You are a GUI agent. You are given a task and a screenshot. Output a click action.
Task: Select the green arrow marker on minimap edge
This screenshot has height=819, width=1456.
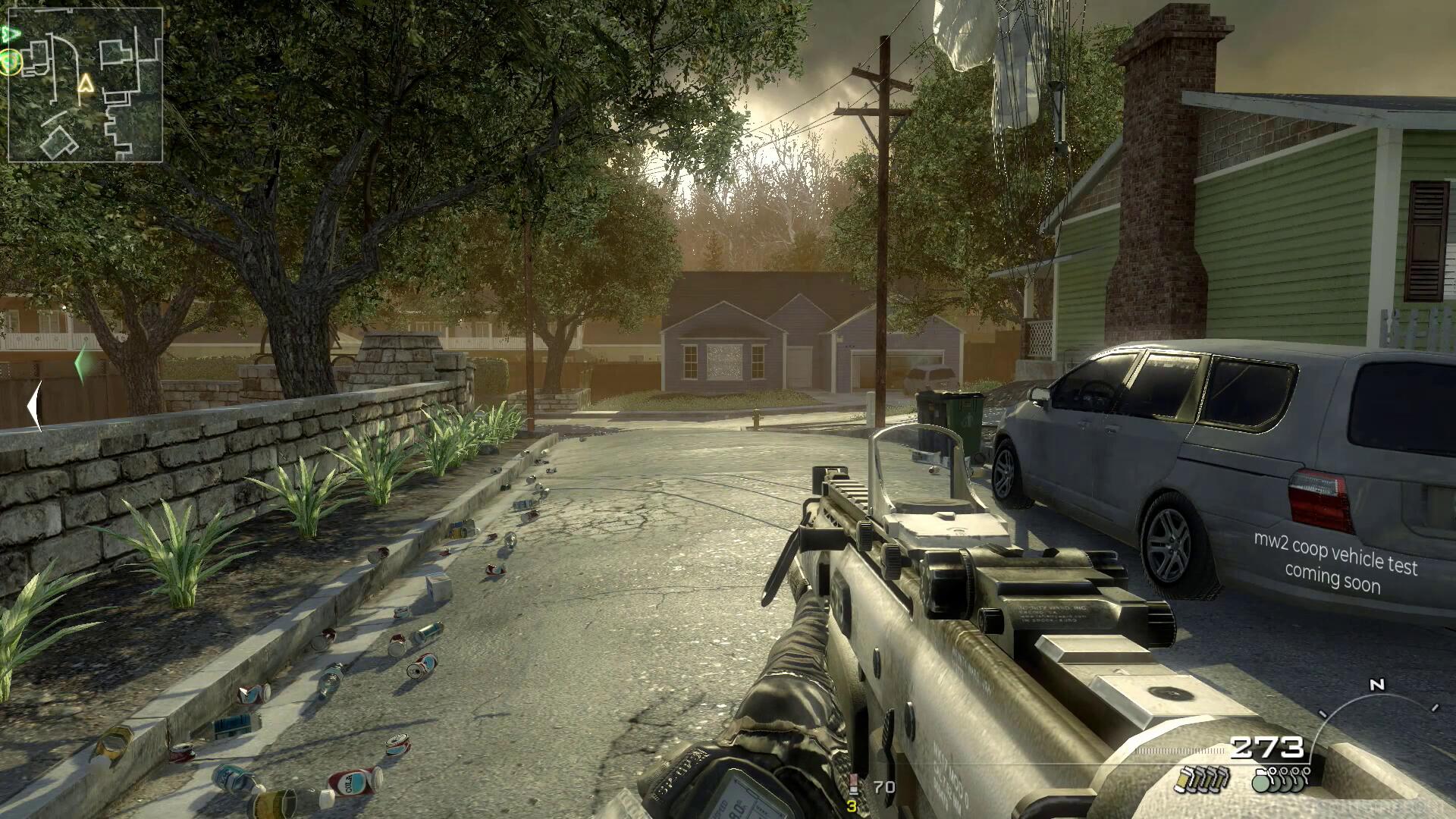11,34
